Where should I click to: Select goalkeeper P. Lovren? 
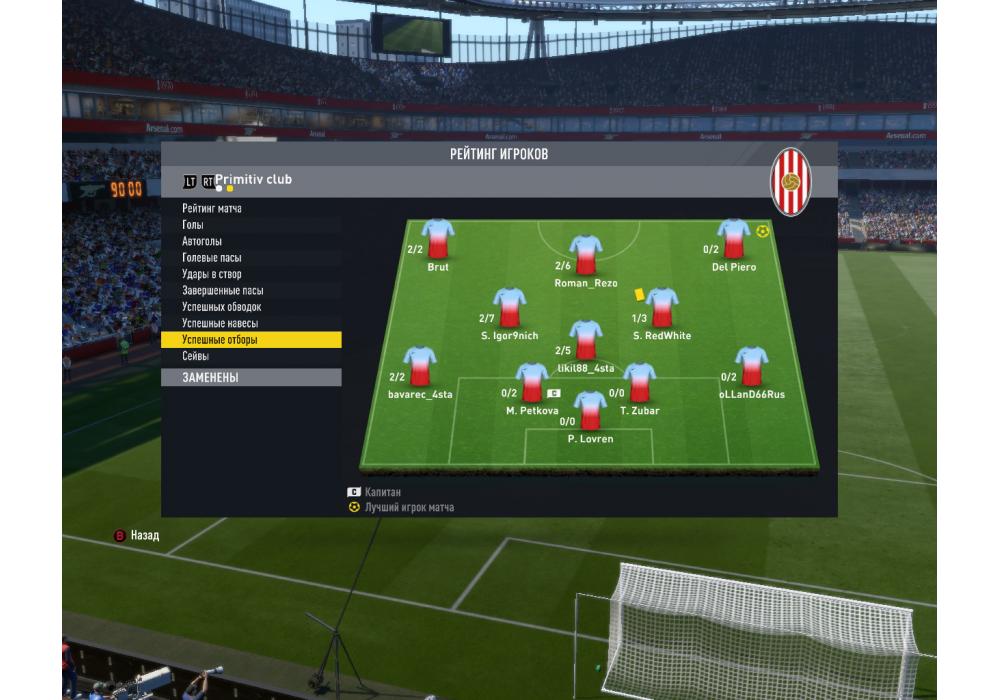[590, 412]
